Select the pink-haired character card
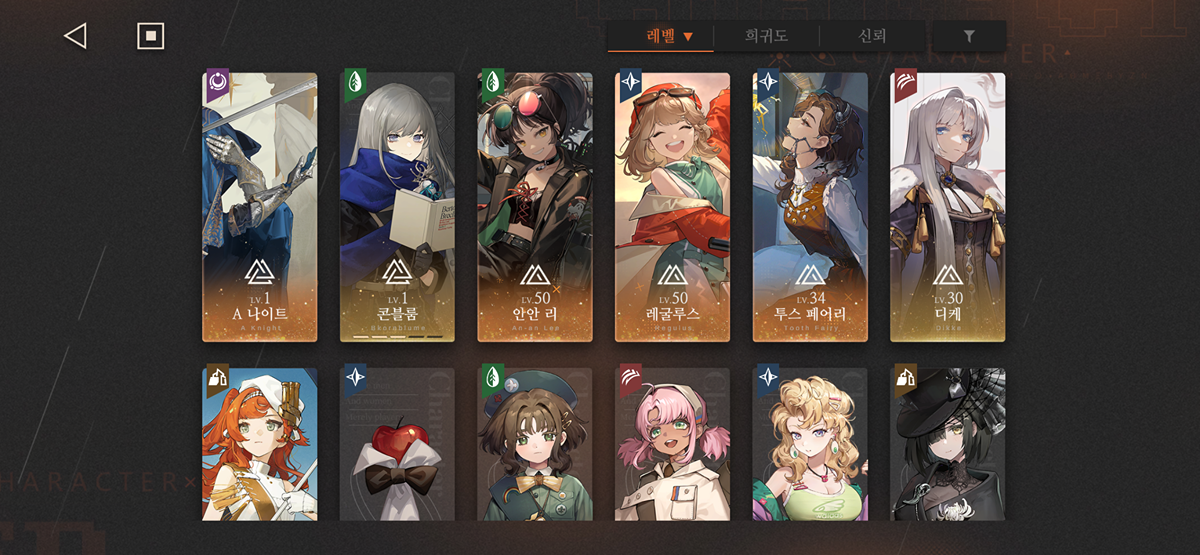Viewport: 1200px width, 555px height. 672,444
